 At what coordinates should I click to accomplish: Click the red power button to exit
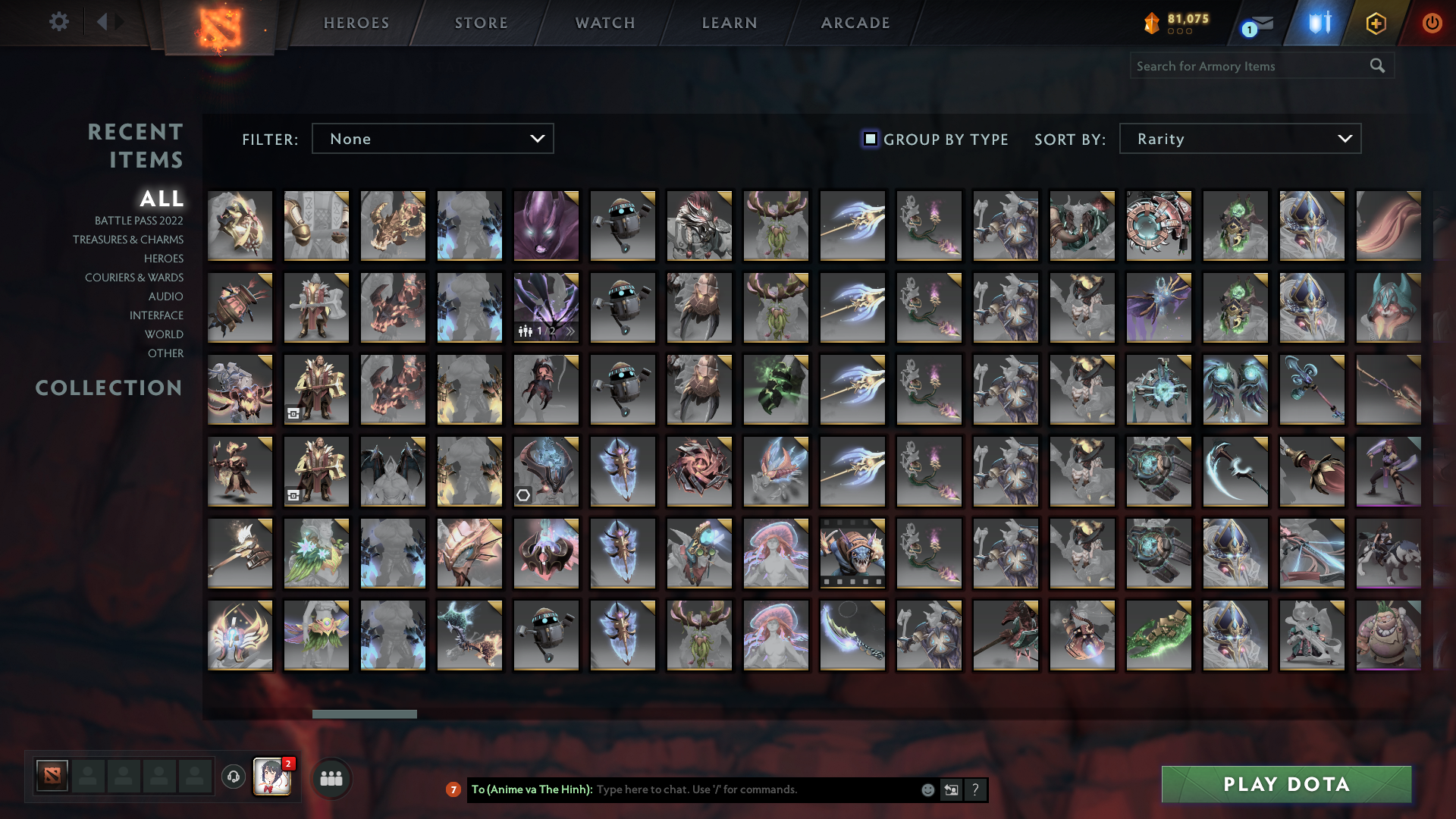[x=1432, y=23]
